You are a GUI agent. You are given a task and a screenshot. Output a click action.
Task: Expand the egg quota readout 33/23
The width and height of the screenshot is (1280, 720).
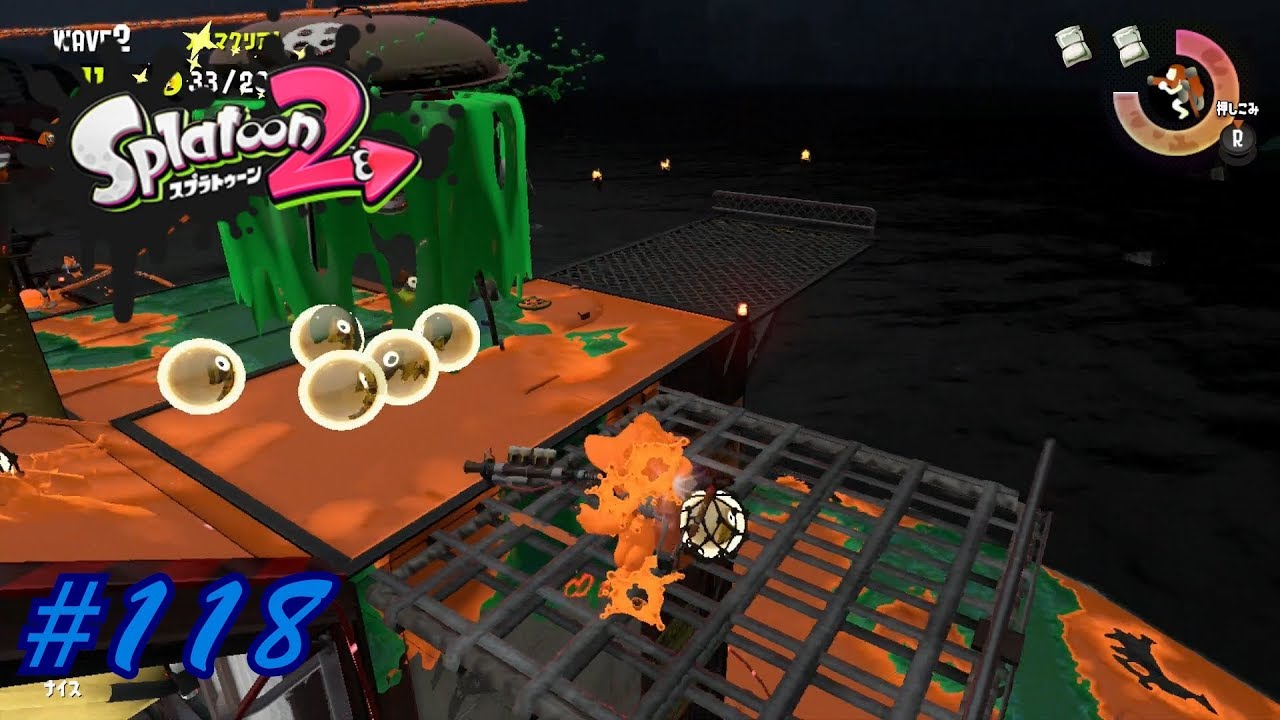(x=226, y=81)
